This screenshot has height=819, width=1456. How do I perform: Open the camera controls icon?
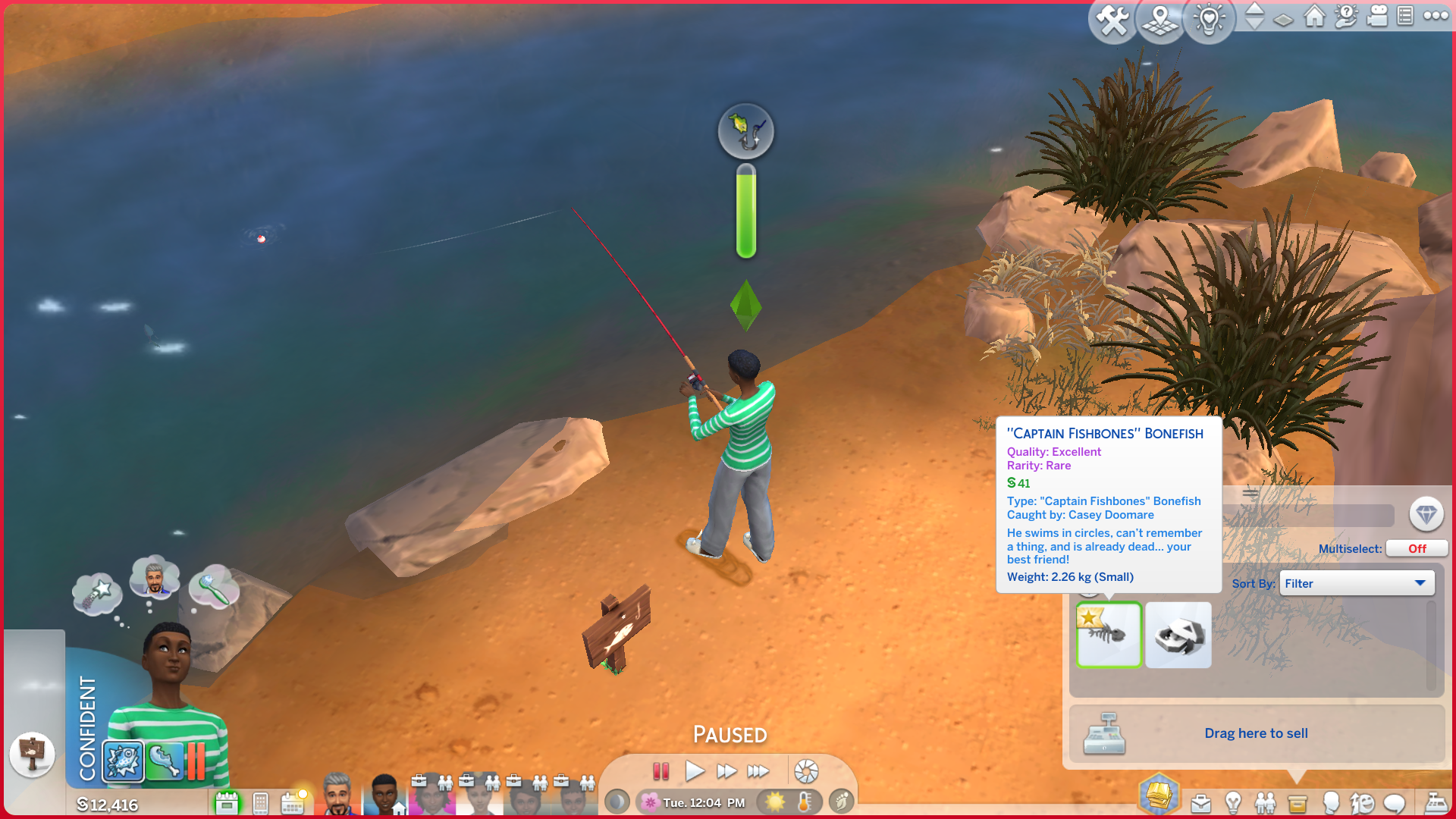(x=1377, y=16)
